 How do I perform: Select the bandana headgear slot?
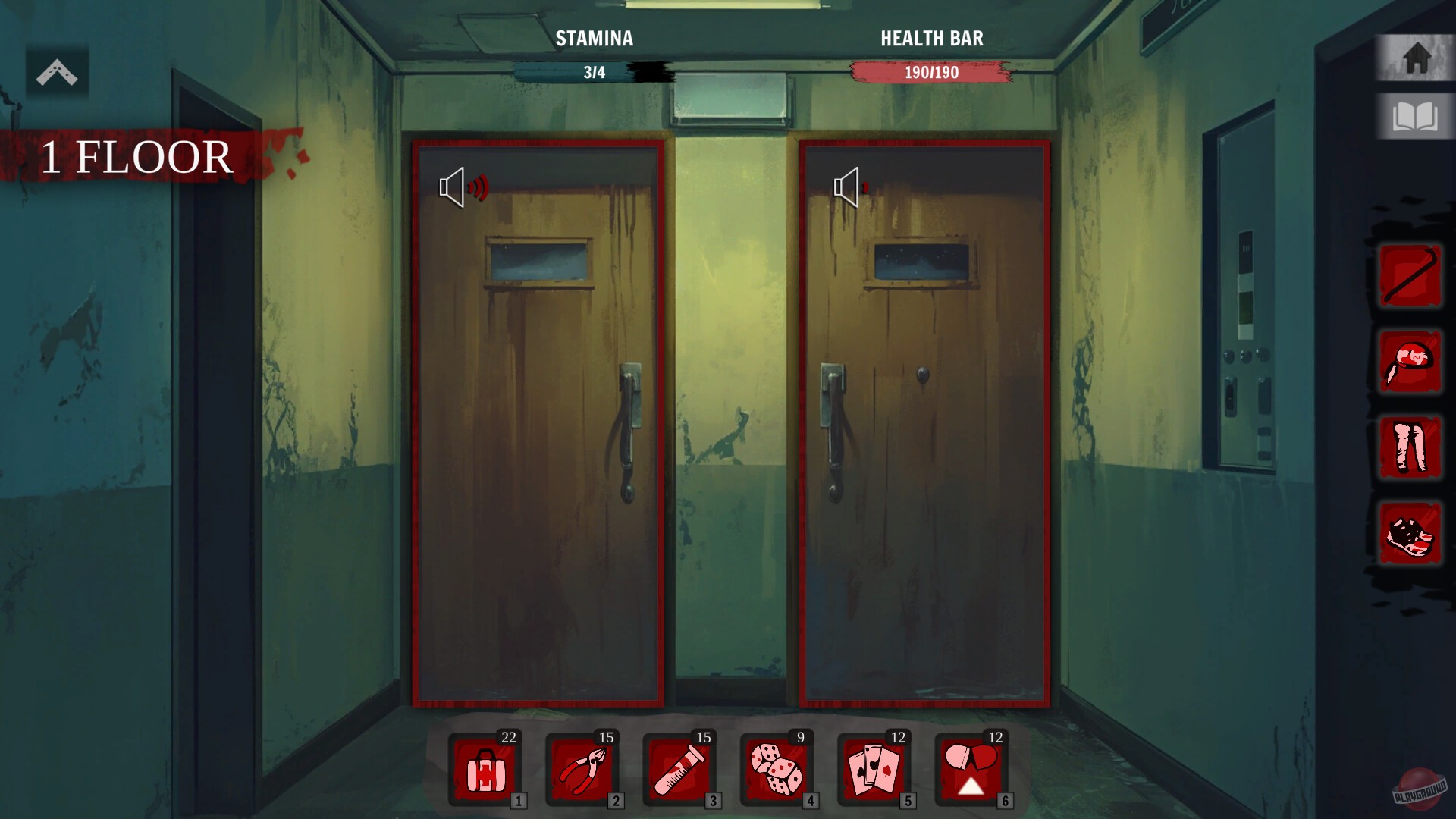coord(1410,362)
